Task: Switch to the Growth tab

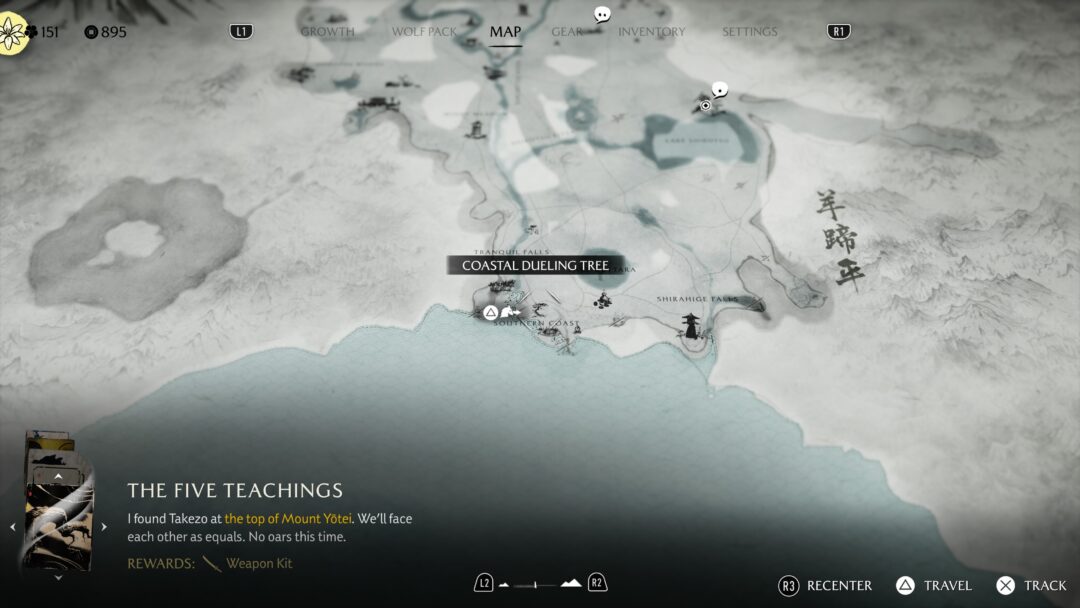Action: tap(327, 32)
